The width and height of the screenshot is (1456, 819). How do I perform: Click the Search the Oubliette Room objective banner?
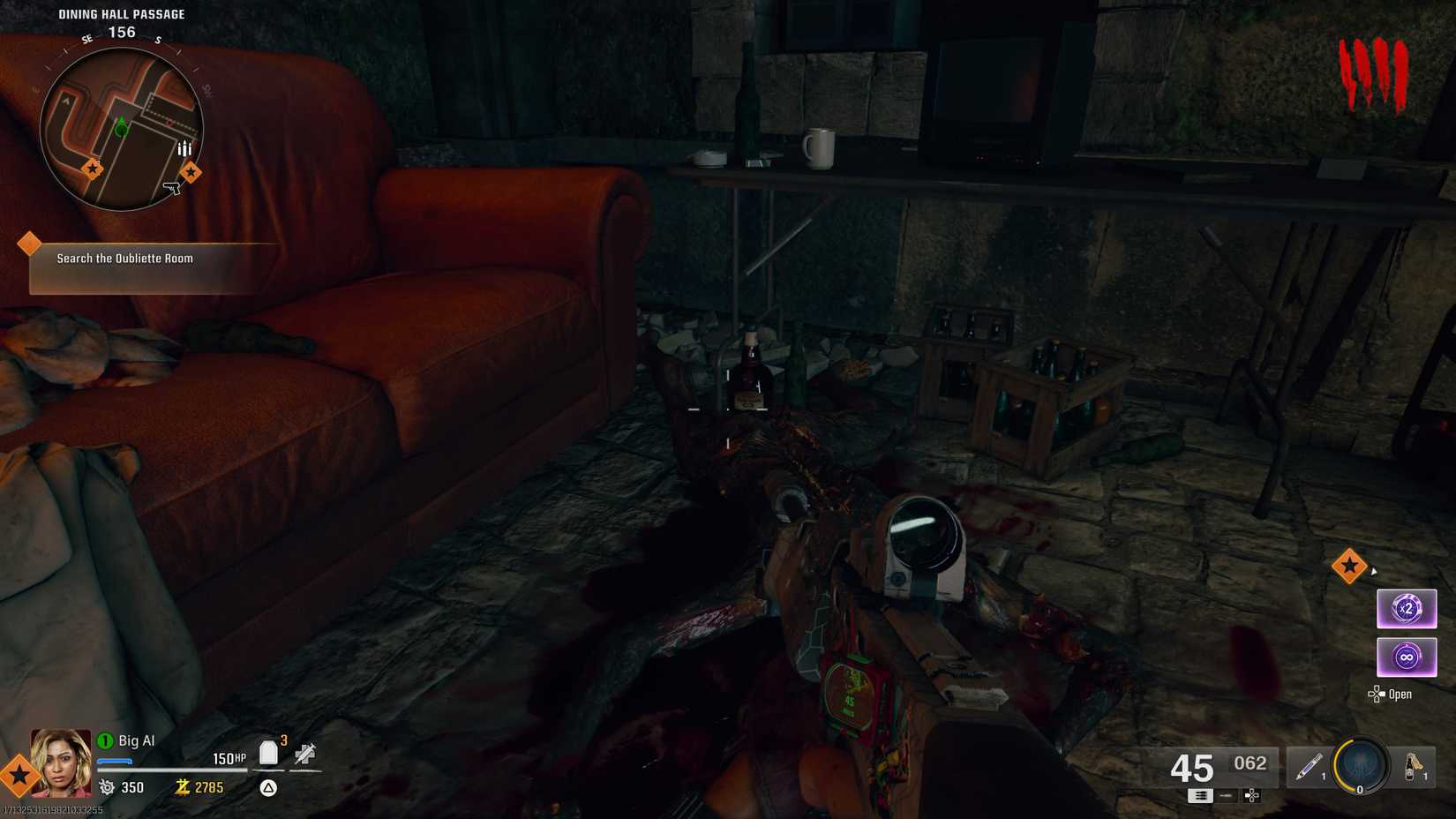[x=124, y=259]
